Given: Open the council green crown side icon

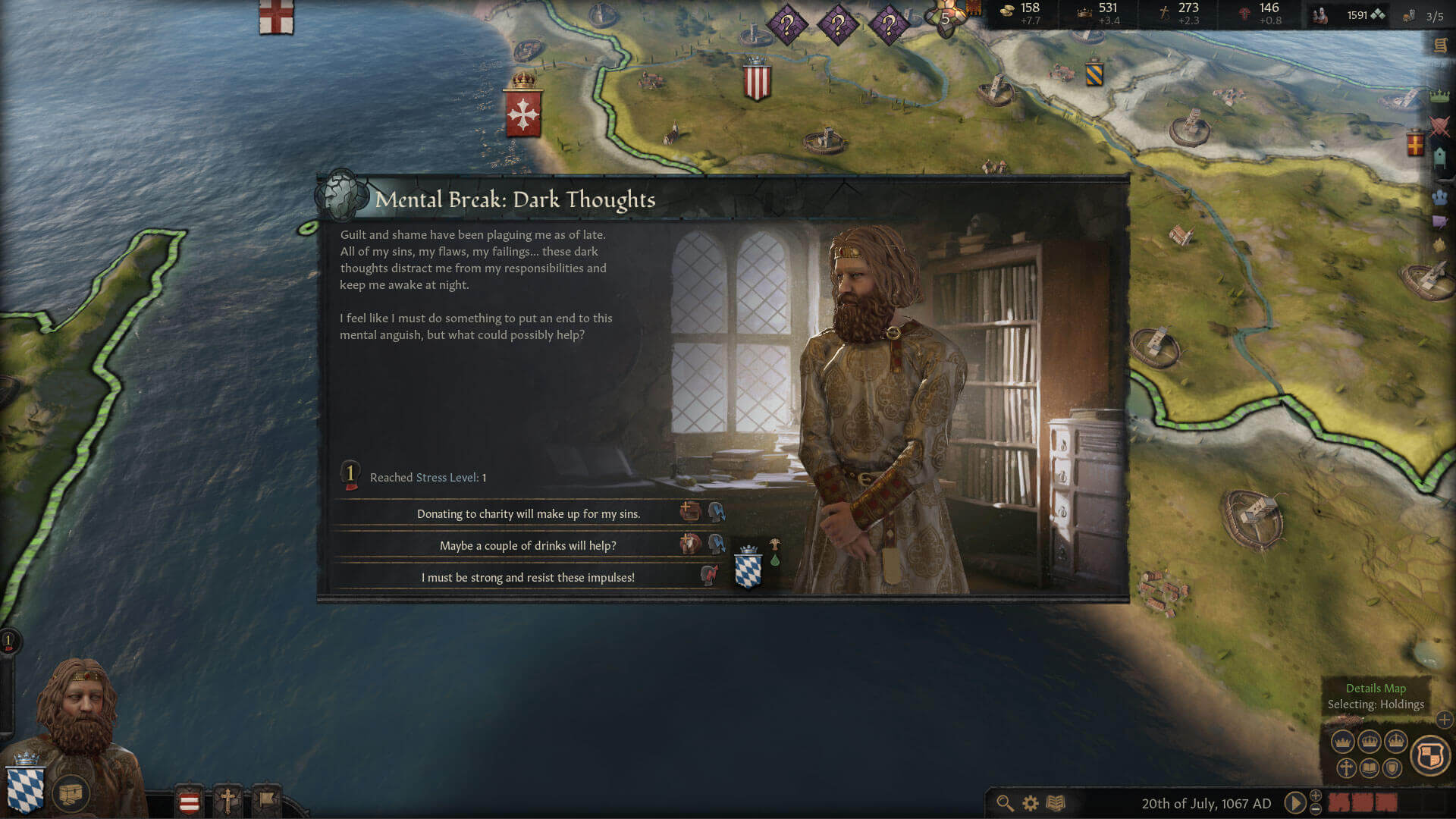Looking at the screenshot, I should tap(1439, 96).
